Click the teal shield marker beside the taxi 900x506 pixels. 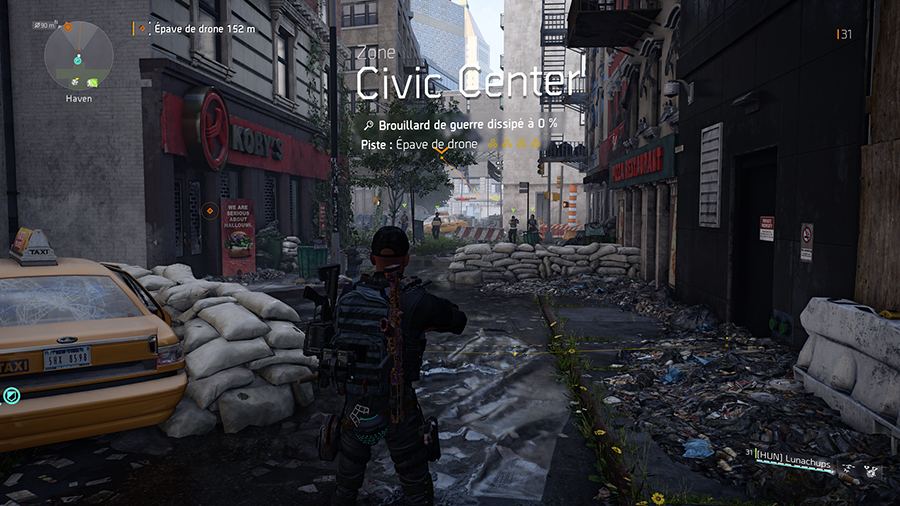(11, 396)
